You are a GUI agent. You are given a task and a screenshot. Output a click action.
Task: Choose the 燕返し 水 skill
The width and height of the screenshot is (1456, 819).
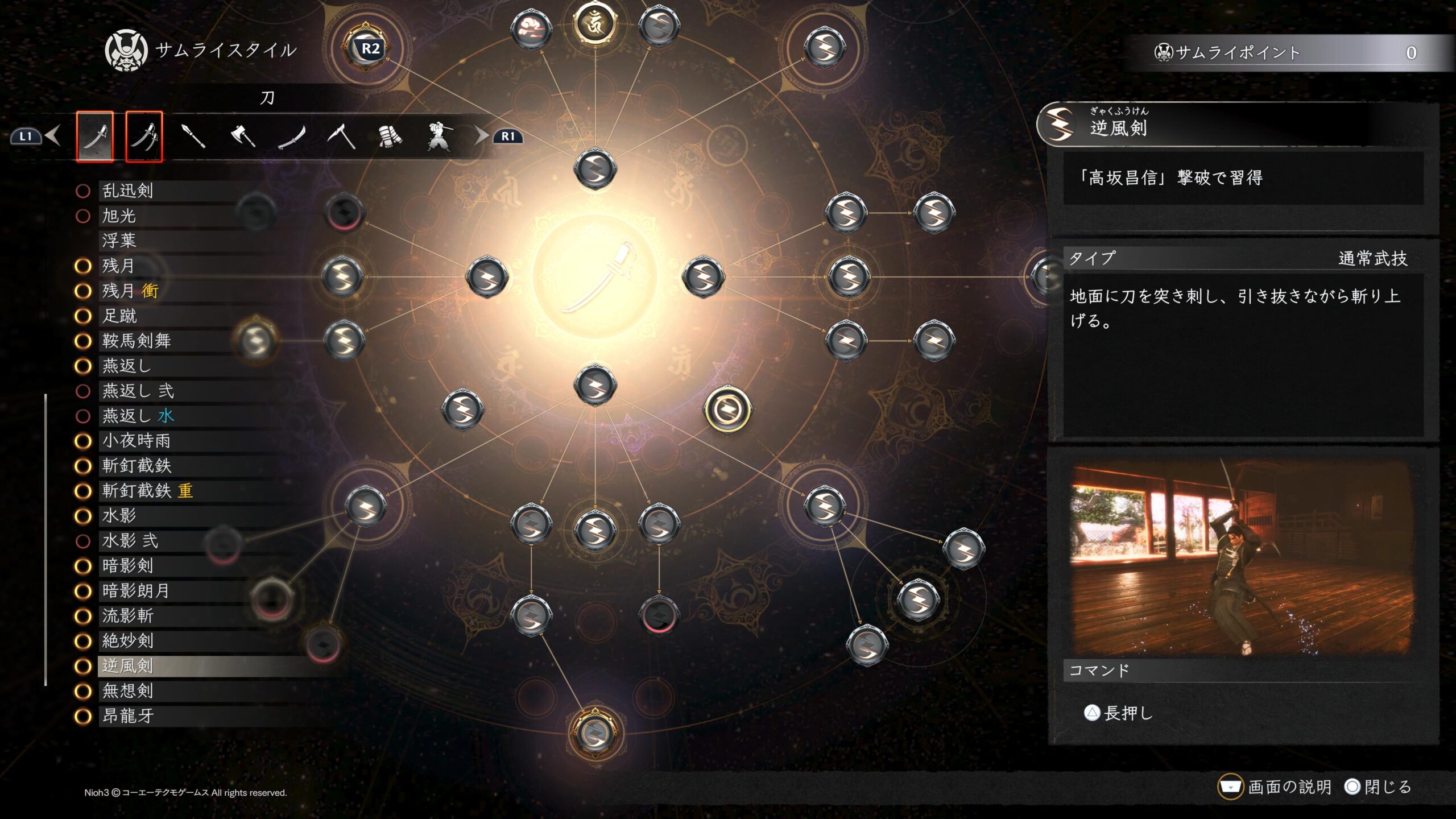138,416
